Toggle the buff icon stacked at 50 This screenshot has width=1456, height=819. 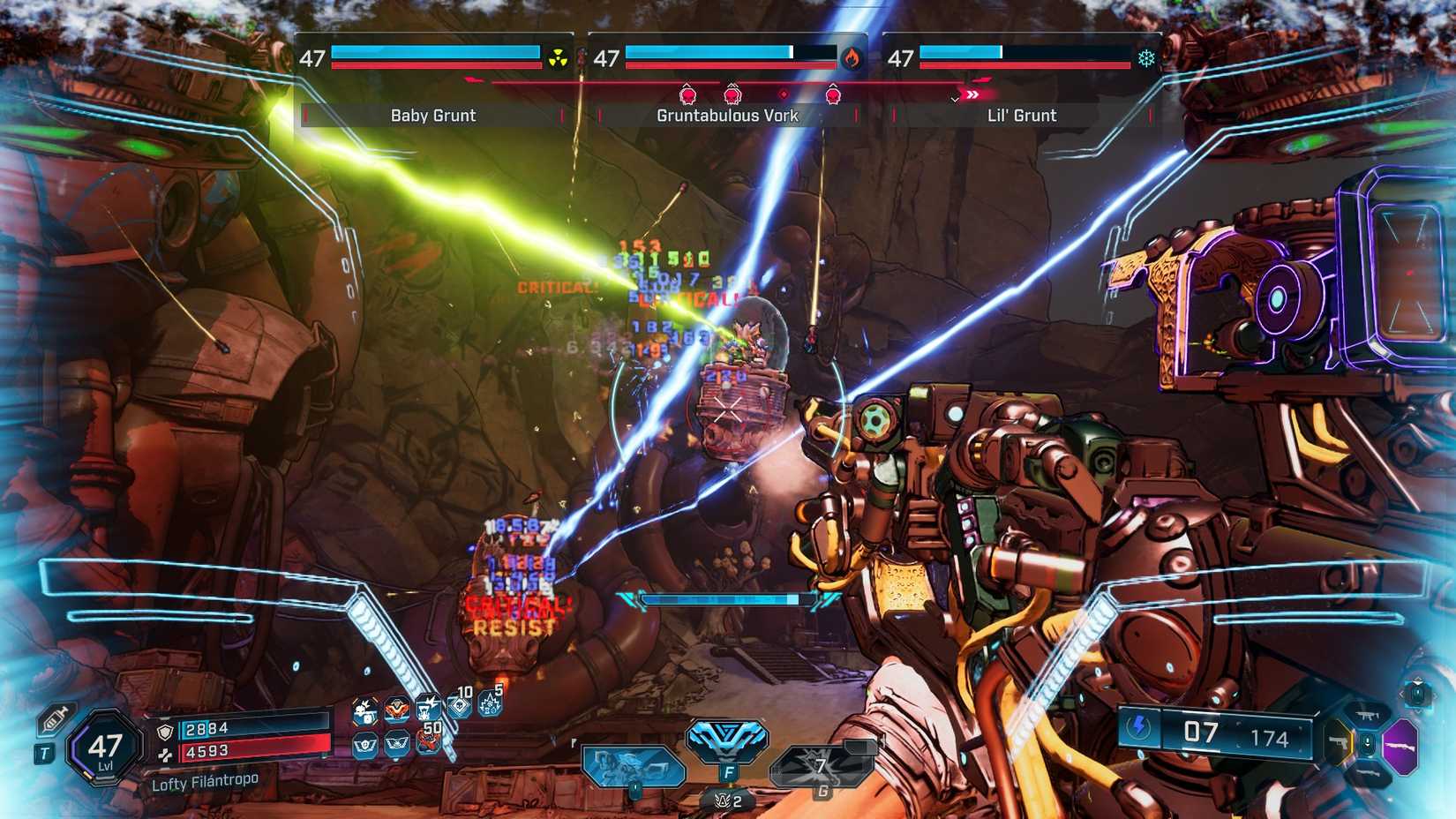[429, 742]
